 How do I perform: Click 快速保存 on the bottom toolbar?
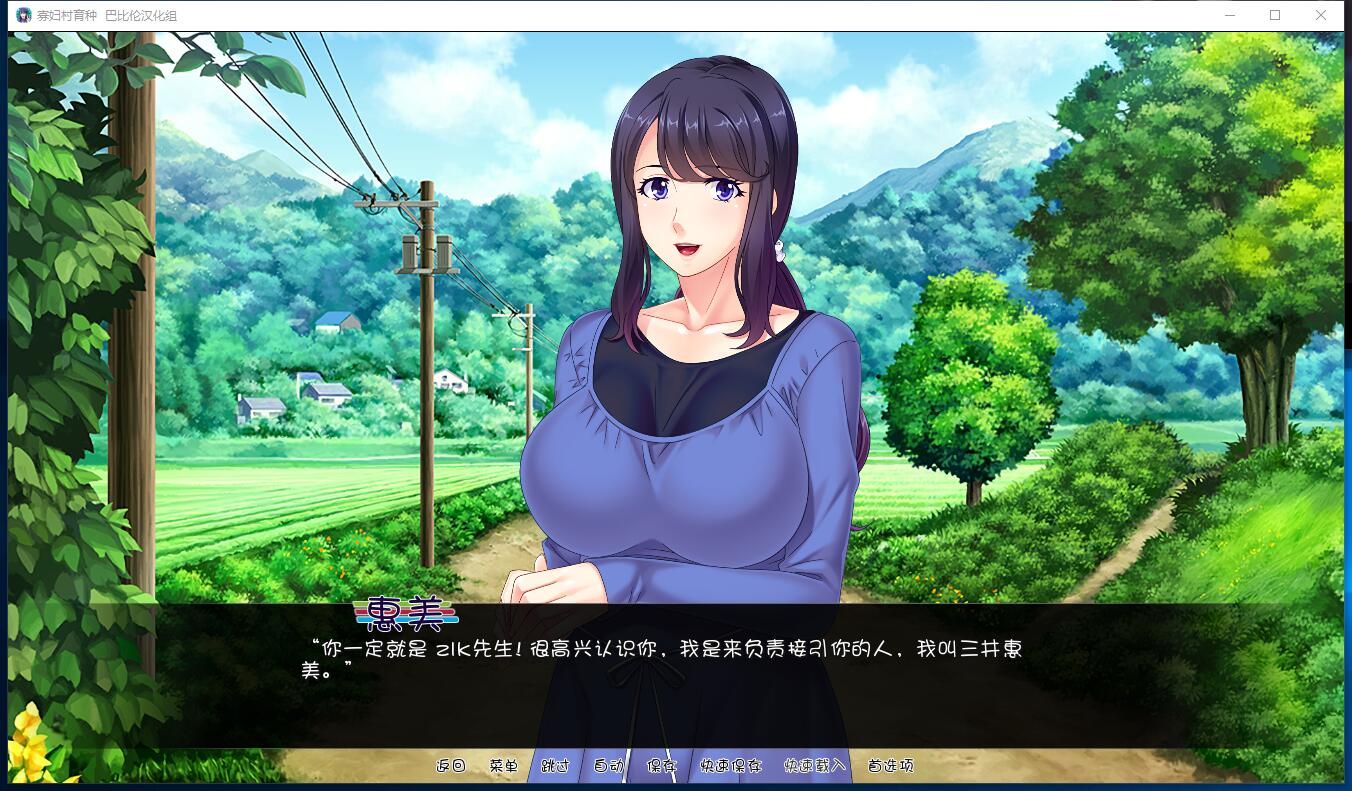730,765
